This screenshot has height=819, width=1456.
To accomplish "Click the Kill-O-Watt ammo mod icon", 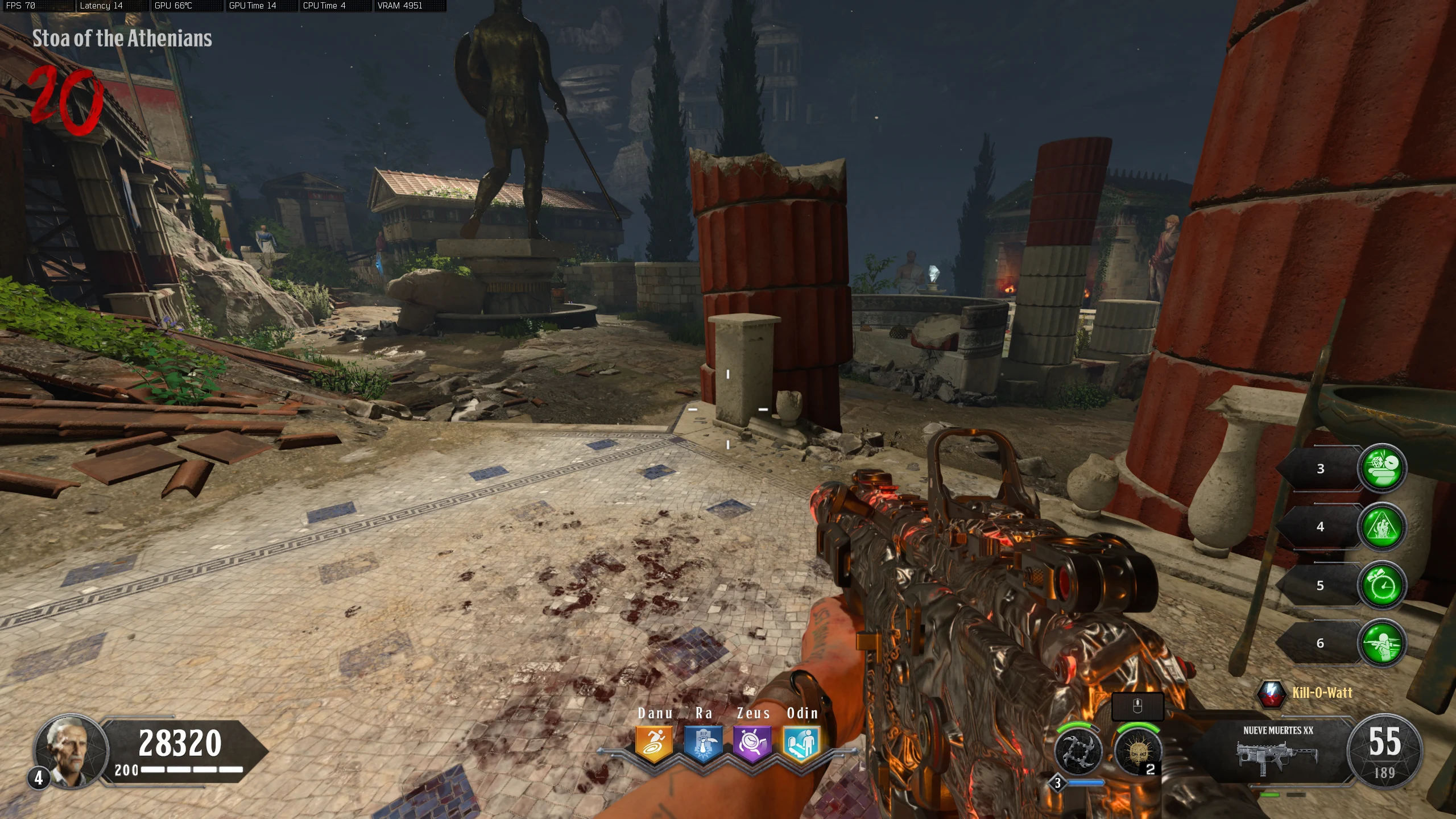I will tap(1271, 693).
